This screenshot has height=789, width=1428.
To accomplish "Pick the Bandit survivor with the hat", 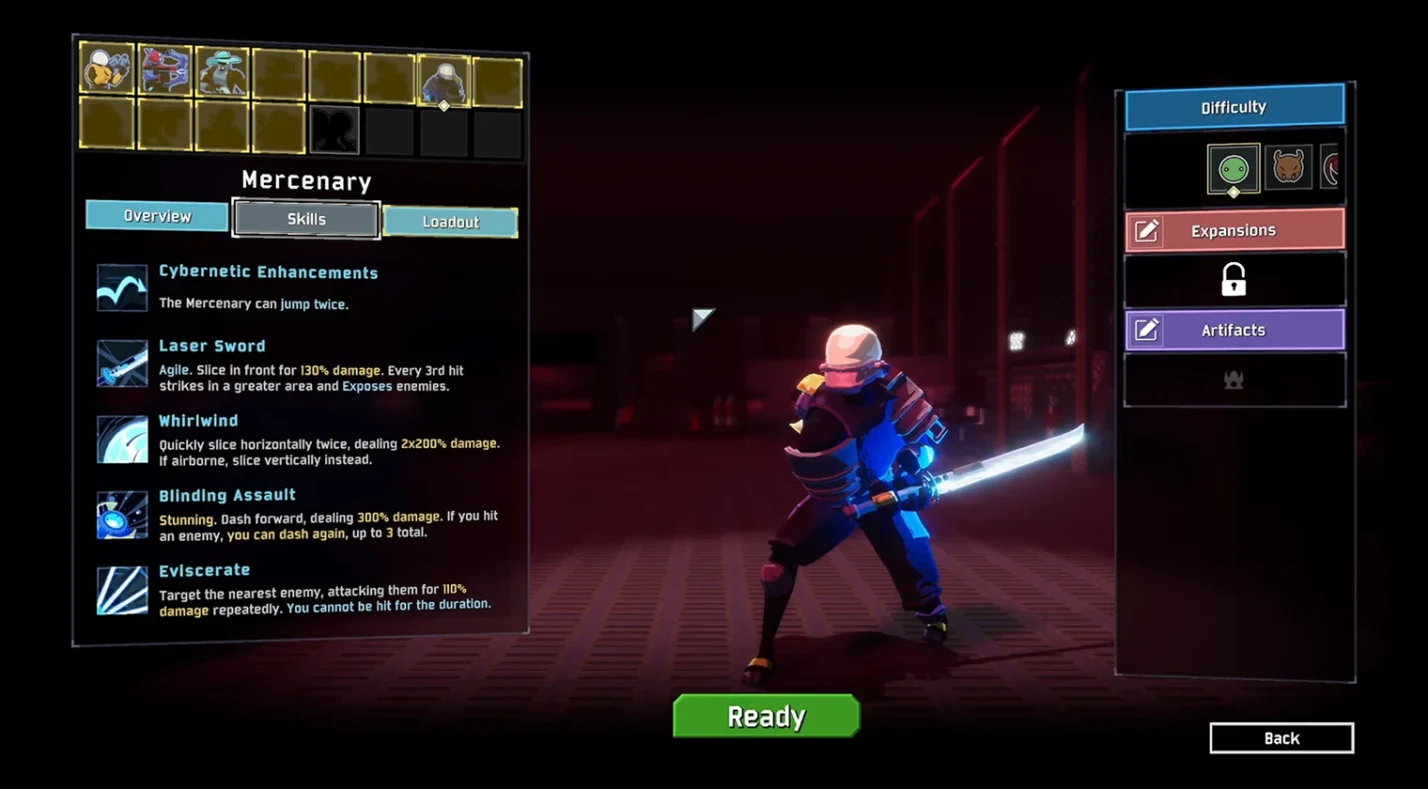I will pyautogui.click(x=222, y=72).
